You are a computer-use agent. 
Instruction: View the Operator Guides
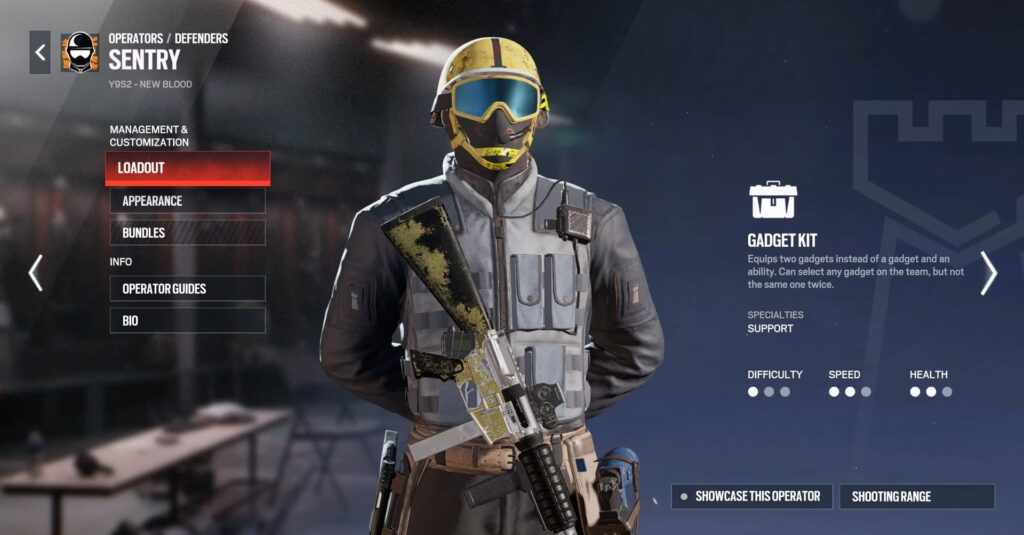(187, 289)
